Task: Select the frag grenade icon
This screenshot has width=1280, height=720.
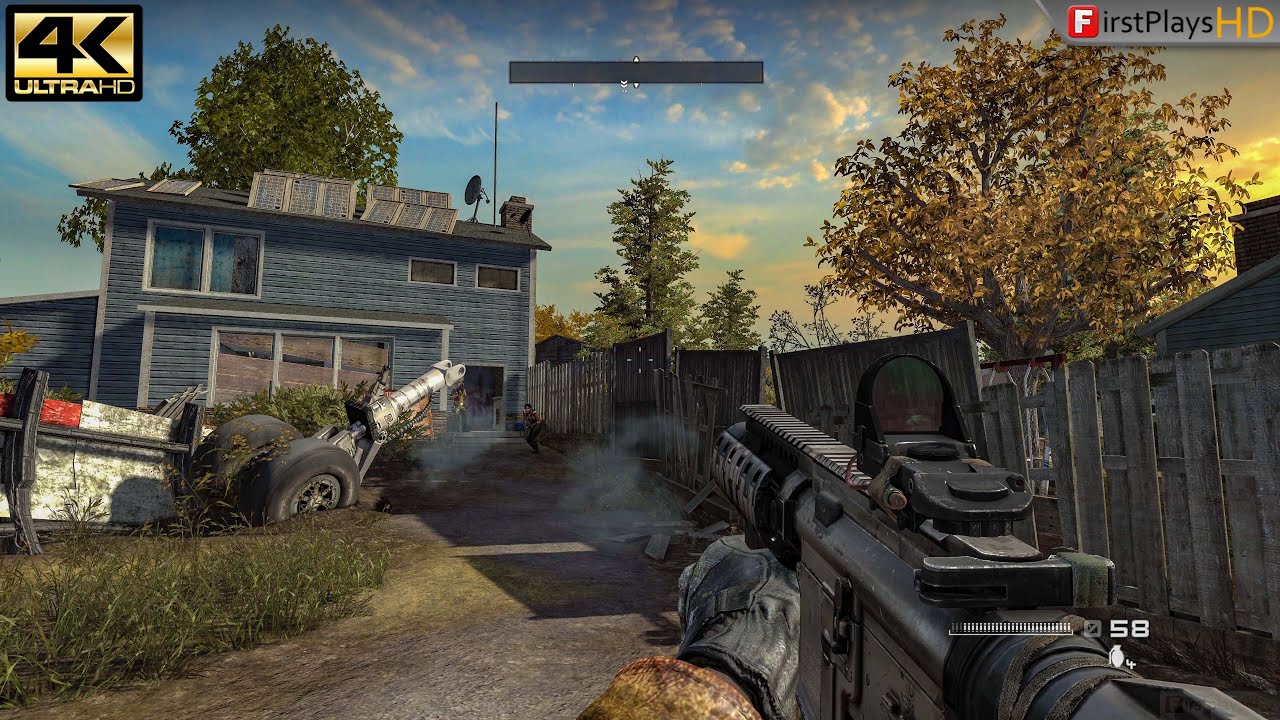Action: pyautogui.click(x=1116, y=656)
